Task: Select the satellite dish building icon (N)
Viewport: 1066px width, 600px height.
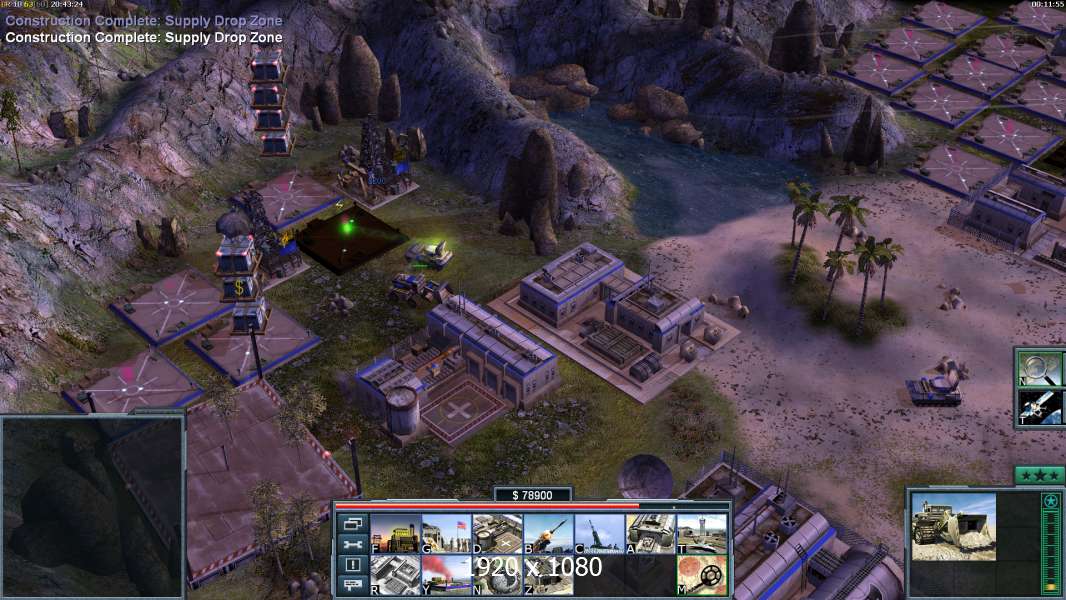Action: pyautogui.click(x=497, y=575)
